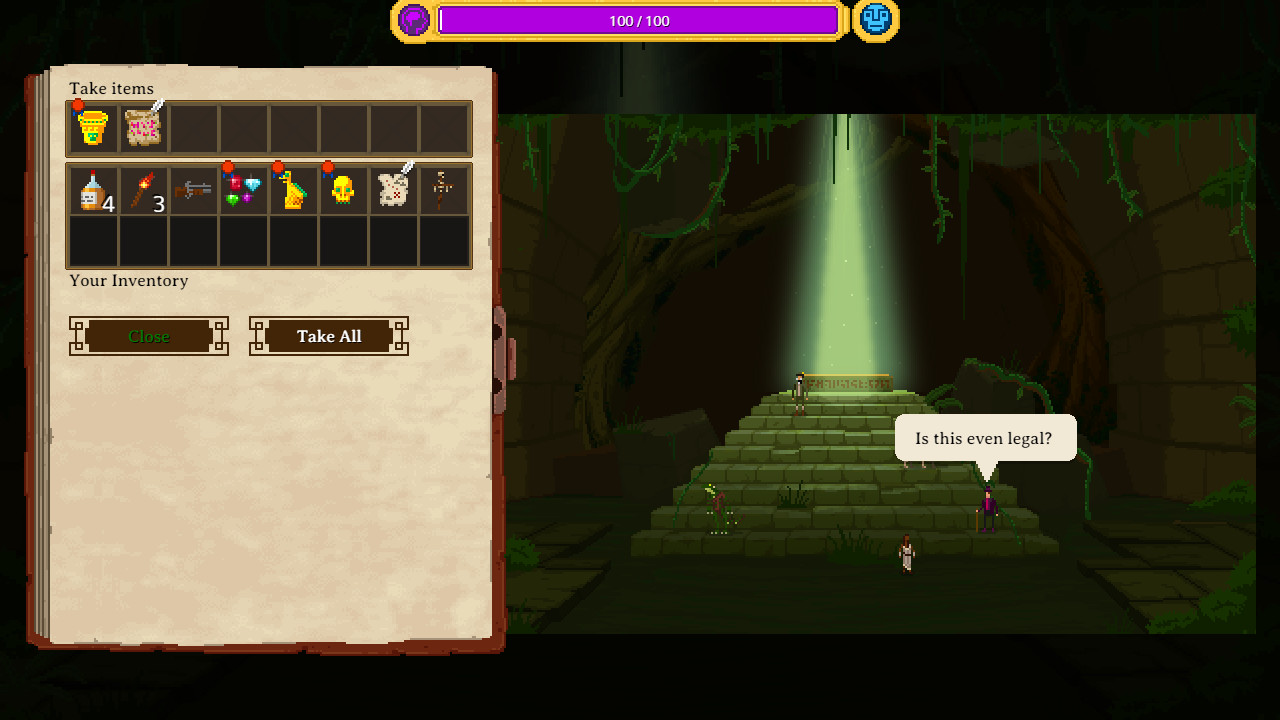Select the explorer atop the pyramid
Image resolution: width=1280 pixels, height=720 pixels.
800,390
